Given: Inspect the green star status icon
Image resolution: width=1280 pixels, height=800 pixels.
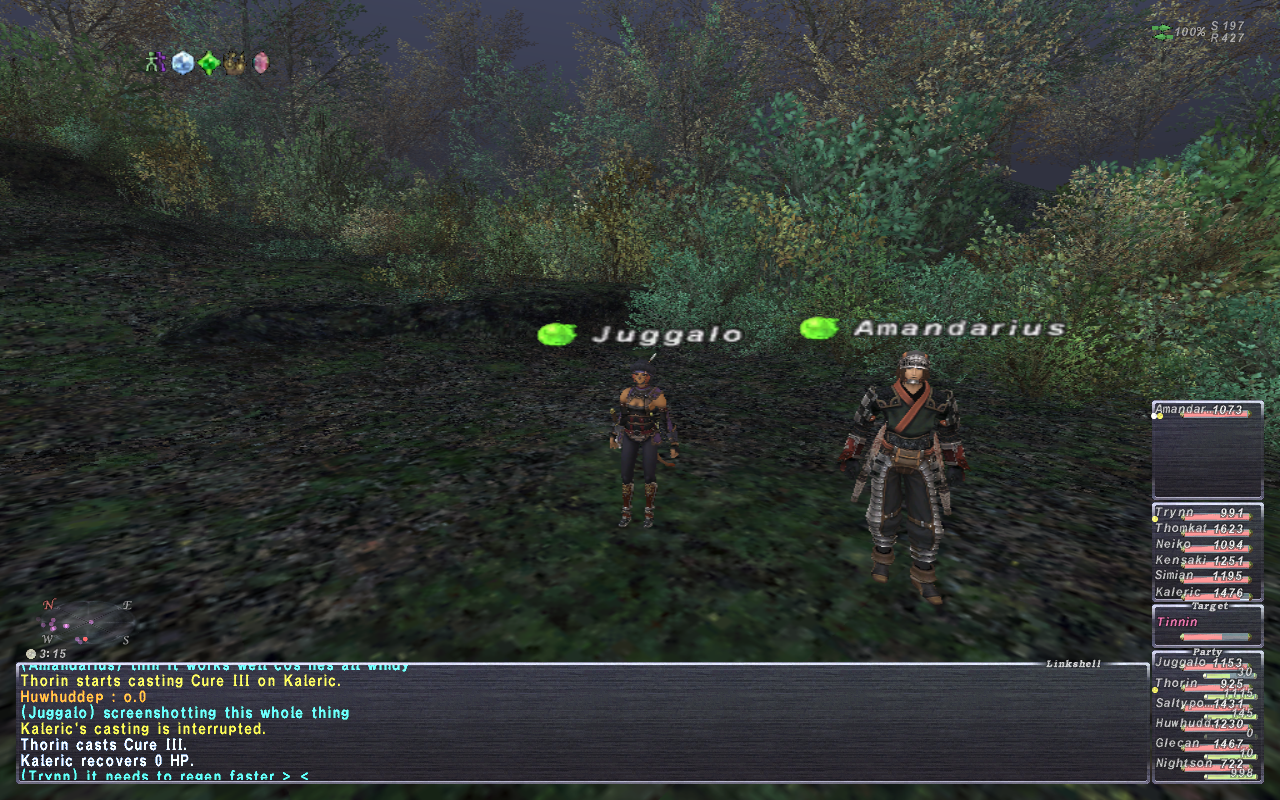Looking at the screenshot, I should tap(208, 63).
